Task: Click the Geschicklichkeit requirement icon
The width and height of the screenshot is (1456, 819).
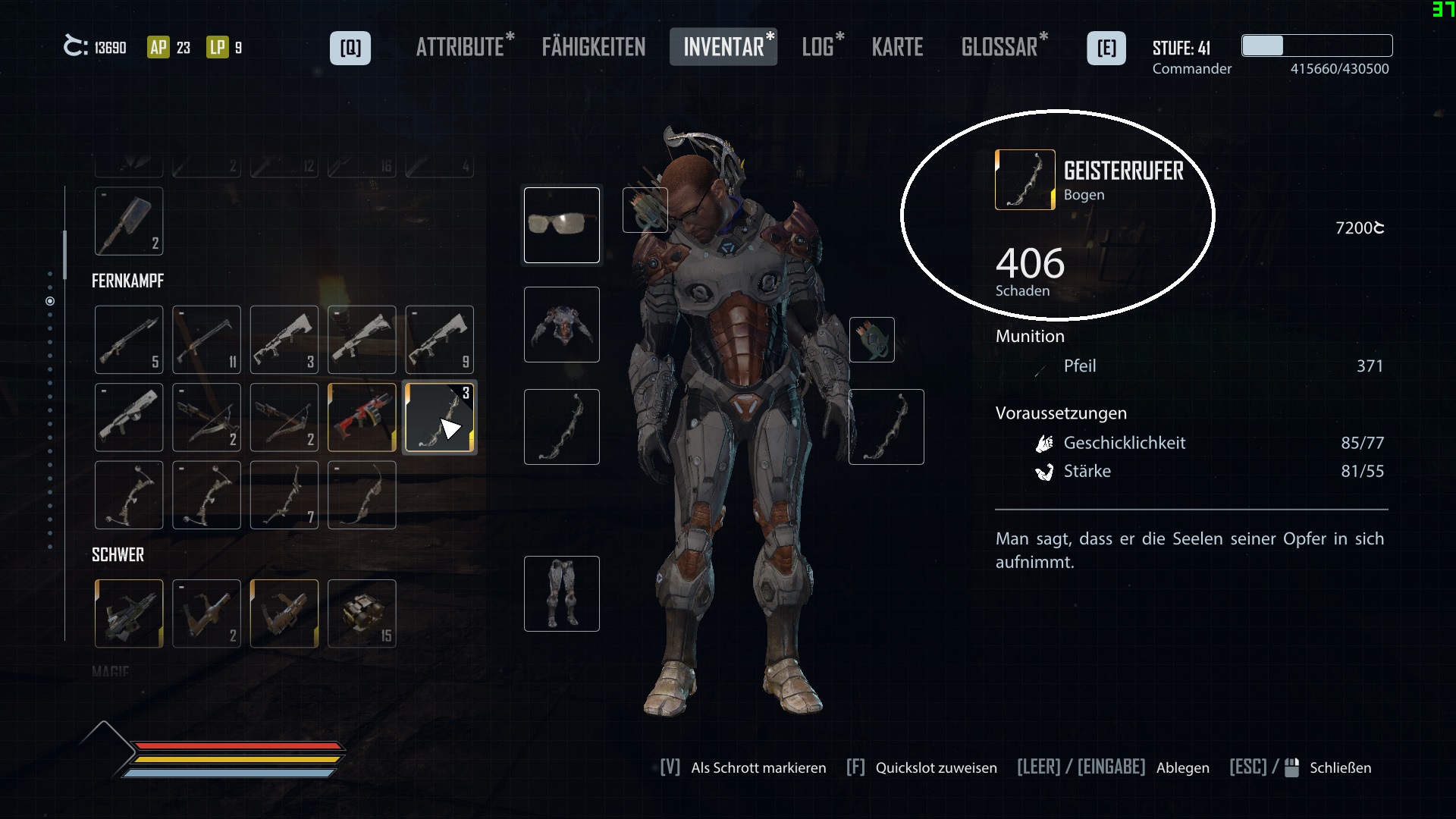Action: click(x=1046, y=443)
